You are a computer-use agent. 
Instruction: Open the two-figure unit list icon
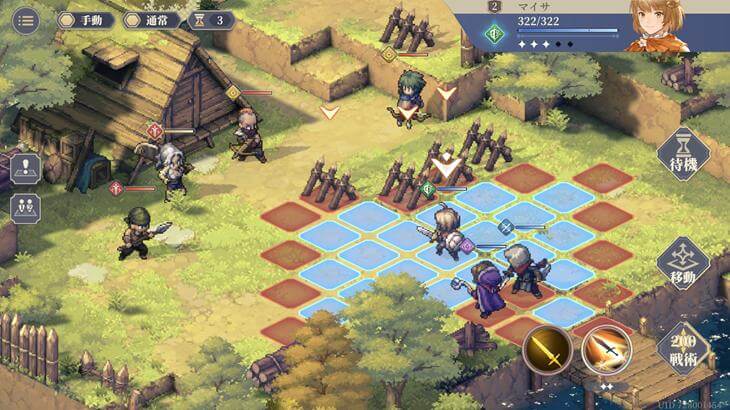(x=25, y=208)
